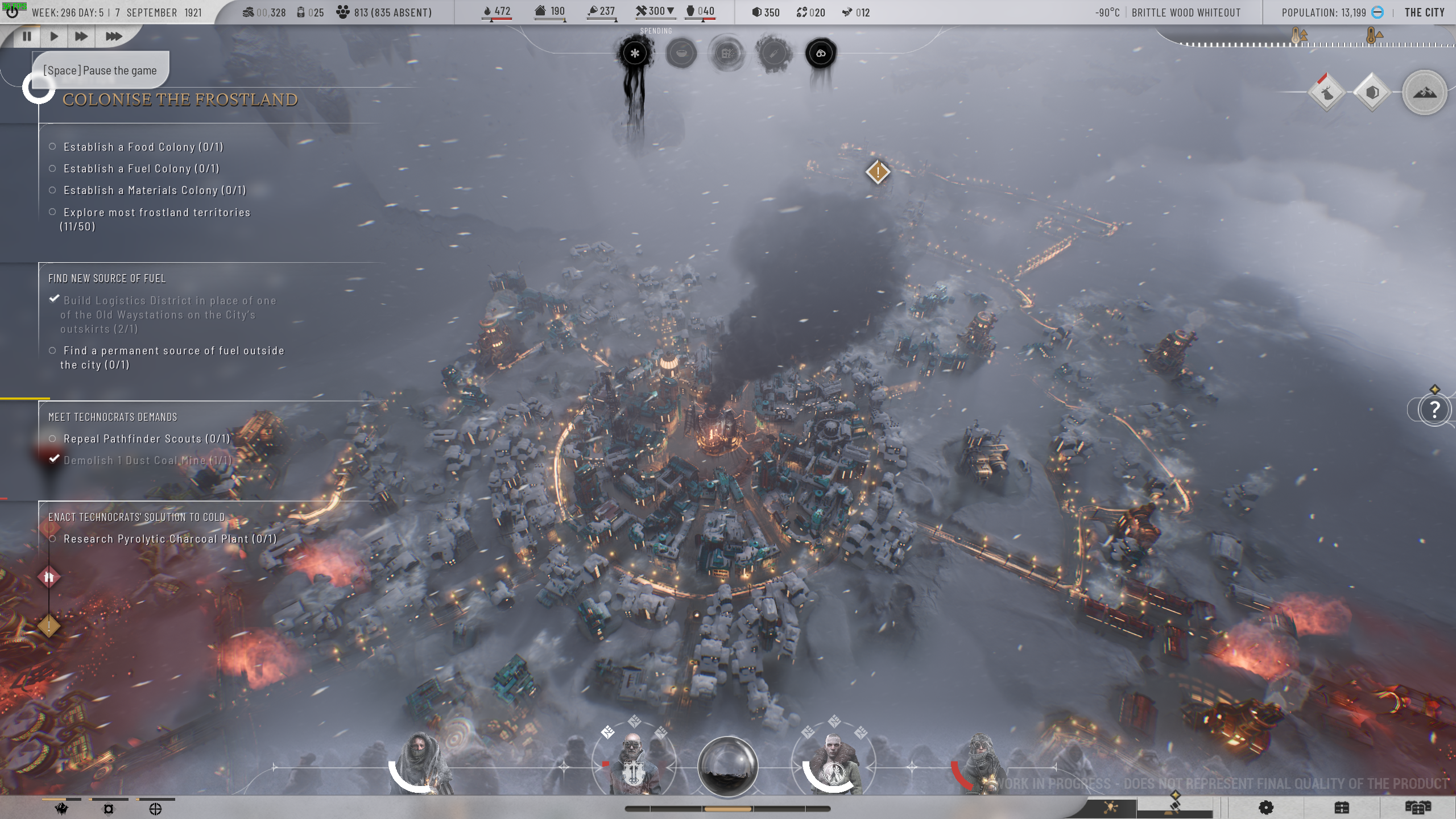Collapse the Meet Technocrats Demands panel
Viewport: 1456px width, 819px height.
pyautogui.click(x=113, y=416)
